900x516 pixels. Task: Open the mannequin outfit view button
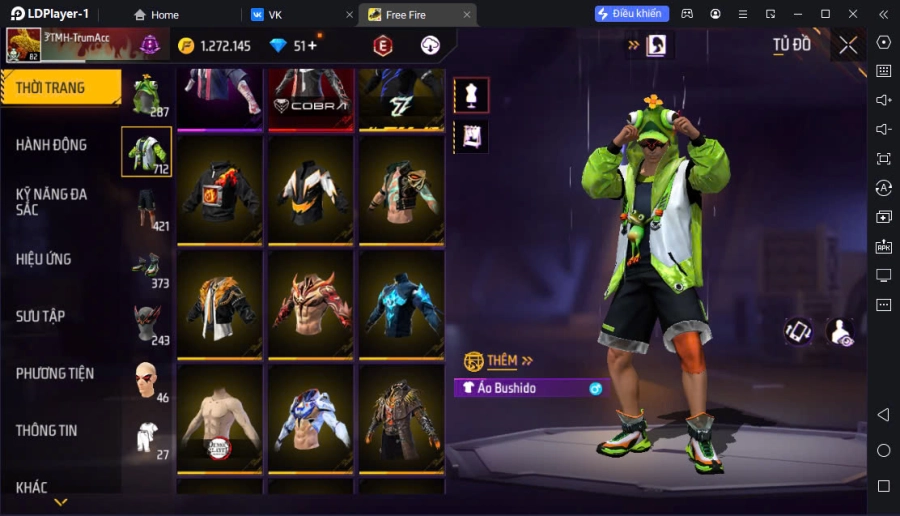coord(471,95)
